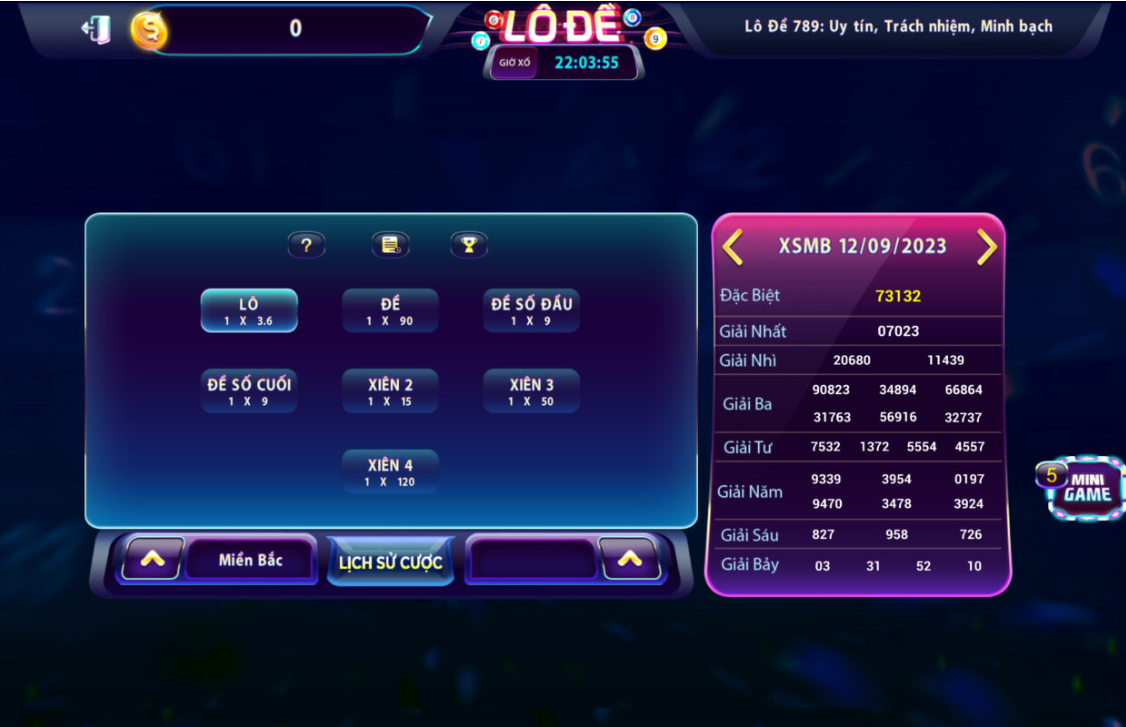Choose the ĐỀ 1 x 90 bet
The image size is (1126, 727).
[x=390, y=310]
